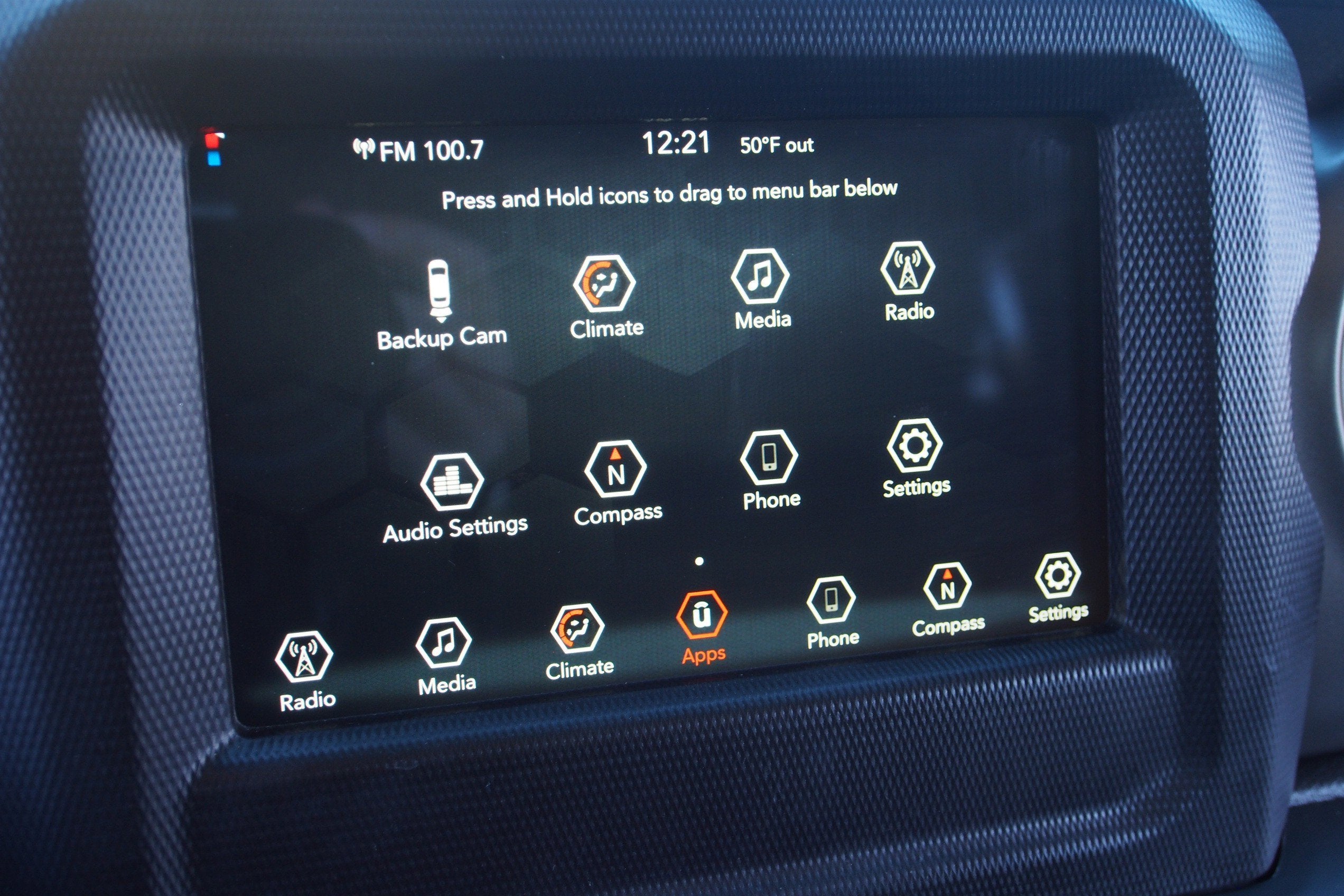Screen dimensions: 1344x896
Task: Tap the page indicator dot above the menu bar
Action: click(x=699, y=562)
